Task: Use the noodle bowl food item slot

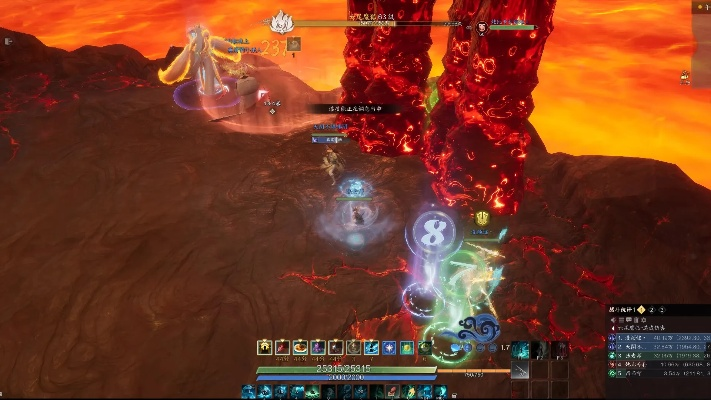Action: click(x=300, y=347)
